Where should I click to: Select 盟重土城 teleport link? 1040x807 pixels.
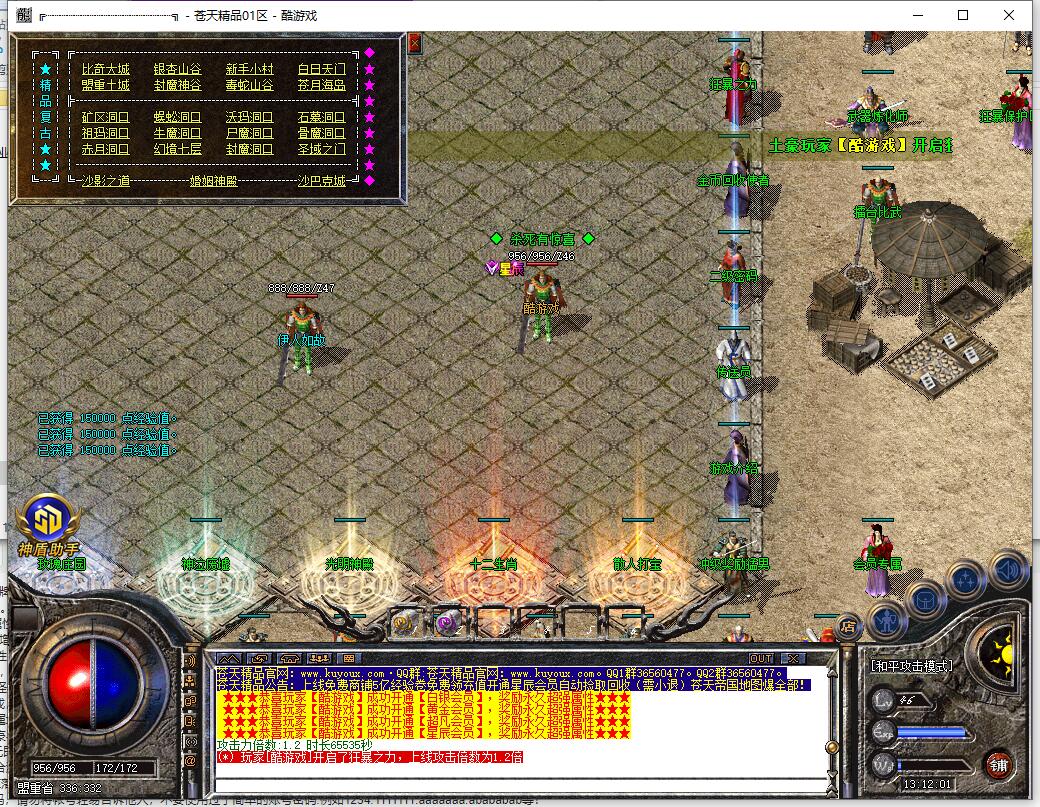(x=105, y=85)
